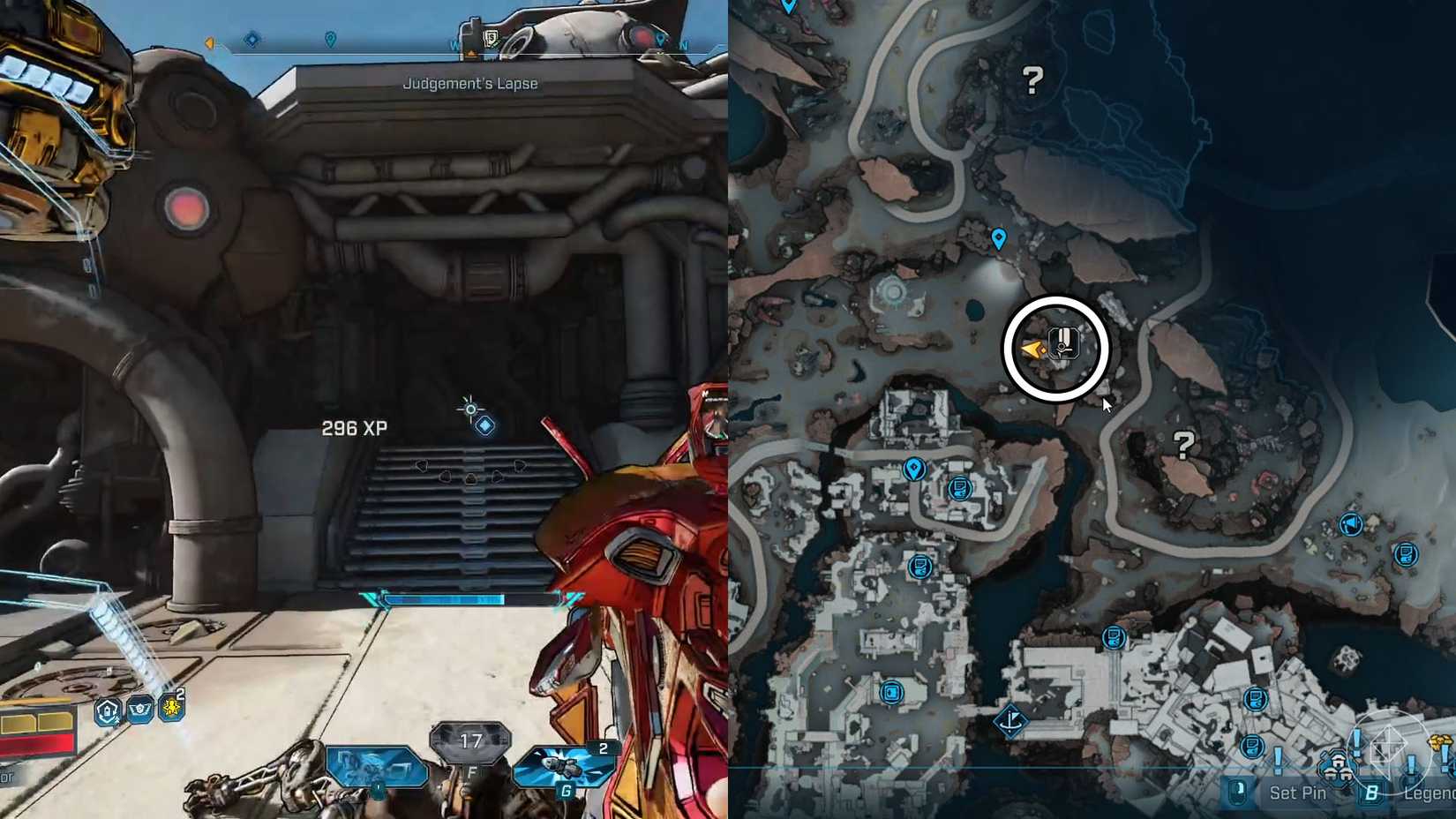Click the shield module icon in the HUD

[x=107, y=710]
